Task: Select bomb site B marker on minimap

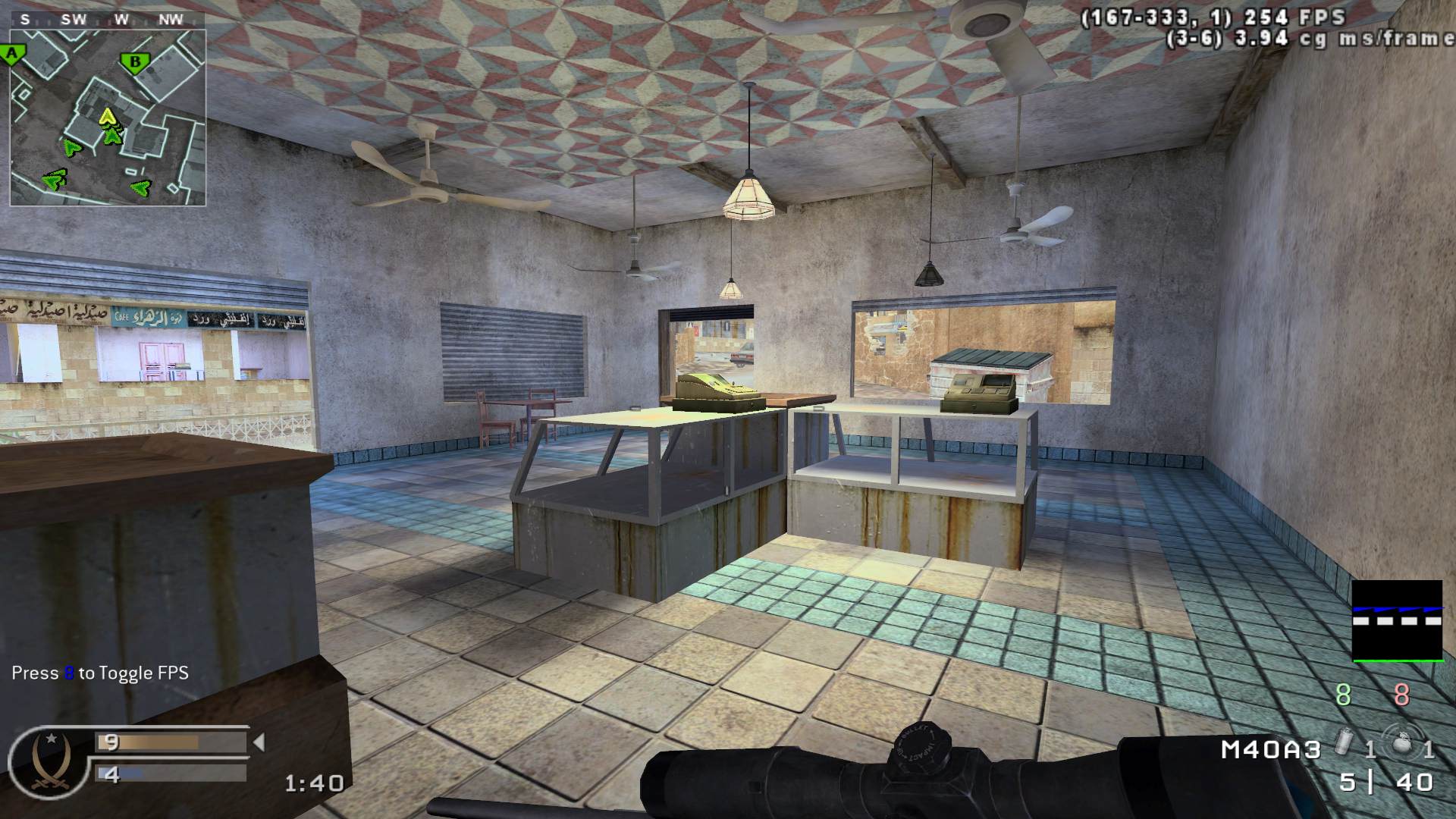Action: [x=135, y=62]
